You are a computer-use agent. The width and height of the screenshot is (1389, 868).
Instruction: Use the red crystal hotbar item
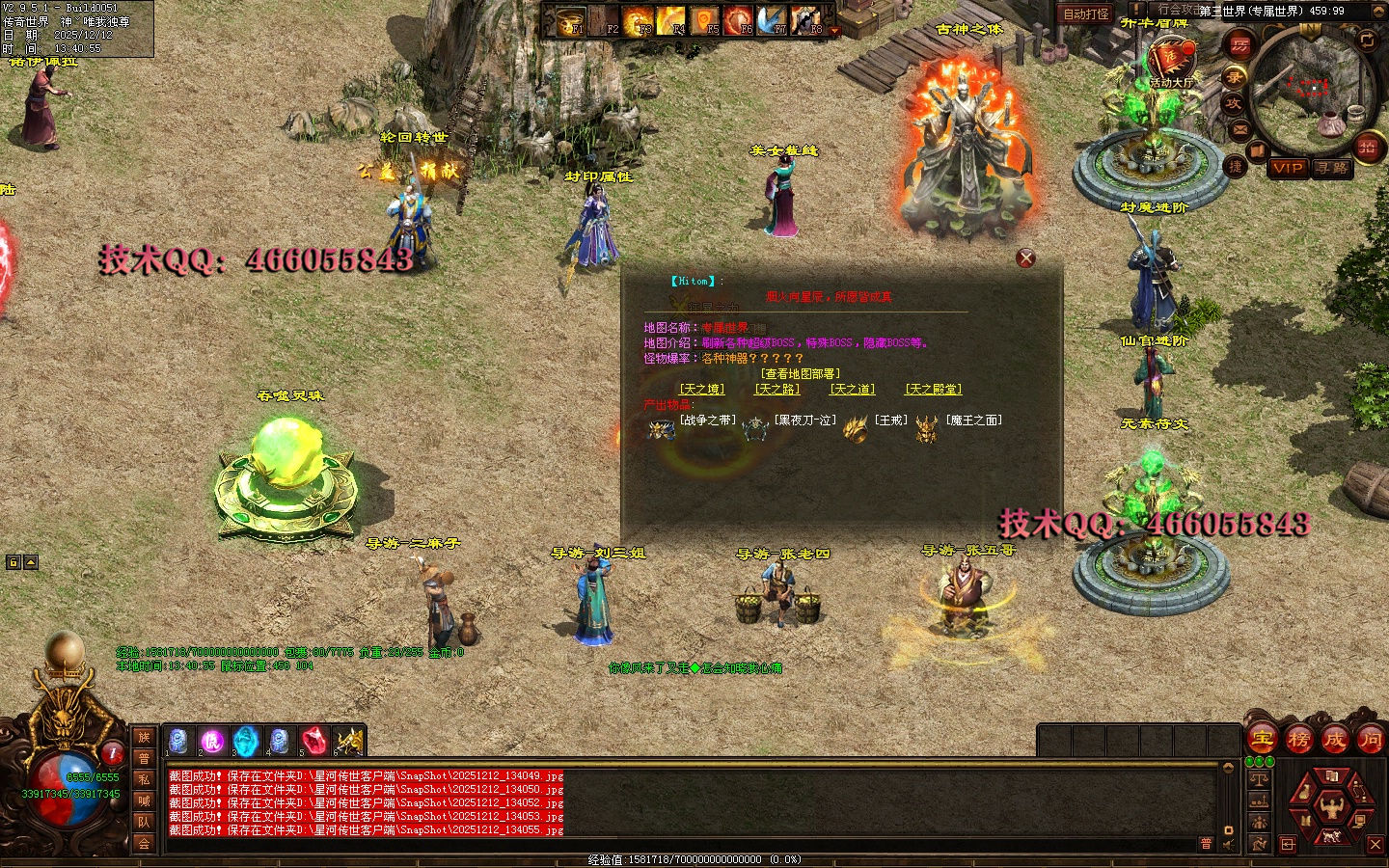[x=313, y=741]
